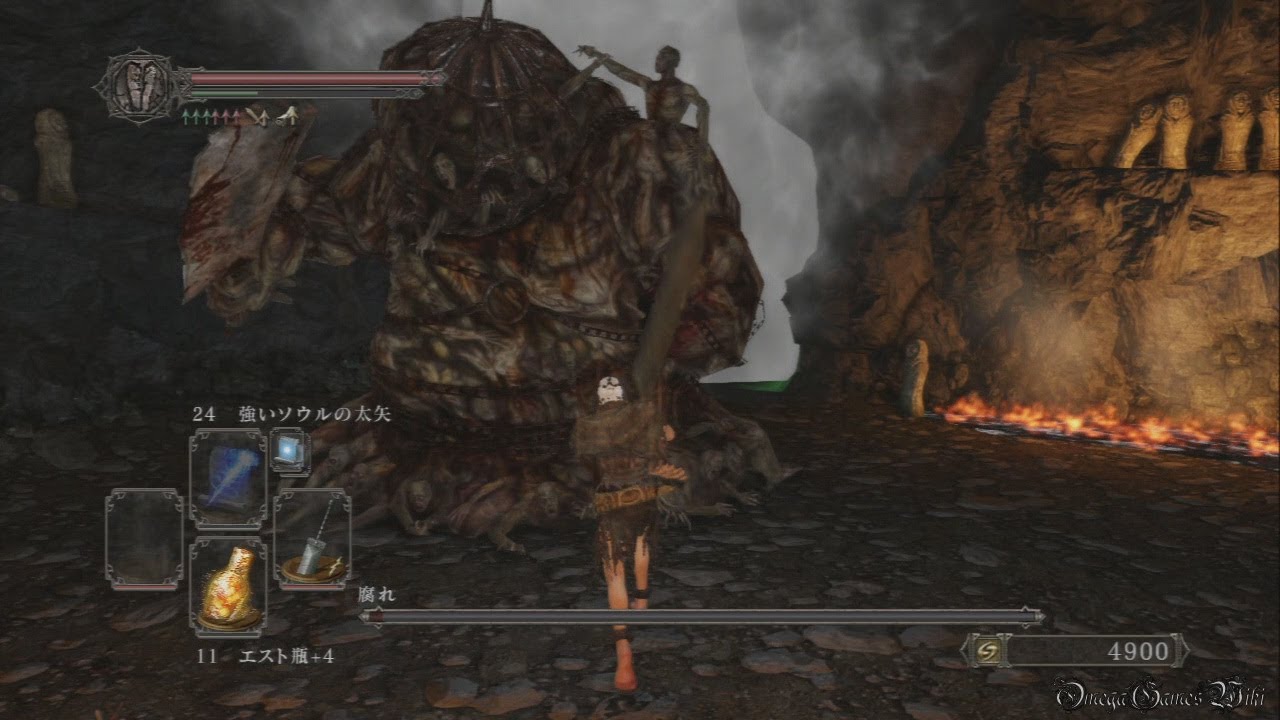This screenshot has width=1280, height=720.
Task: Select the empty left-hand equipment slot
Action: pyautogui.click(x=144, y=538)
